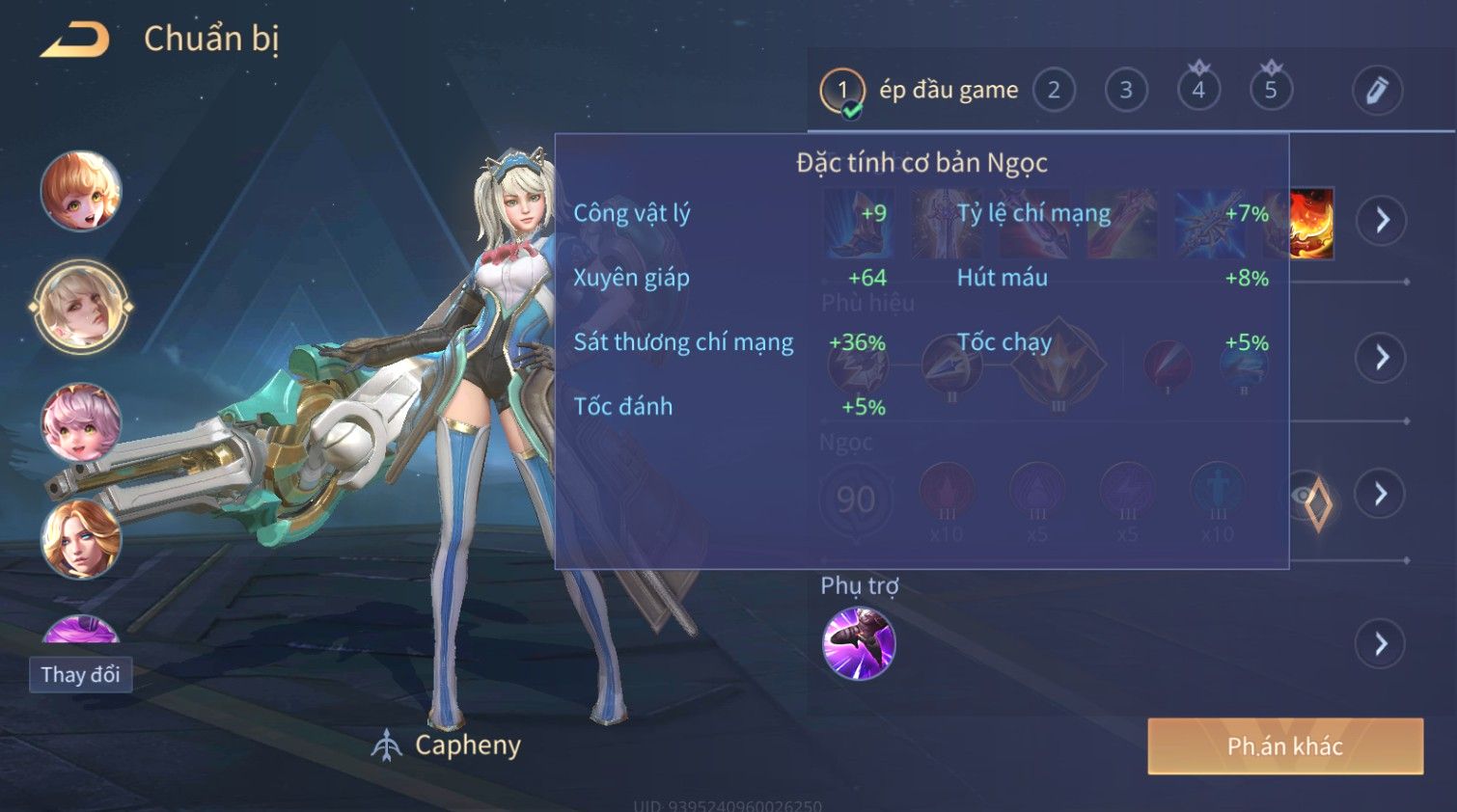Open the Phù hiệu badge arrow
This screenshot has height=812, width=1457.
1382,358
